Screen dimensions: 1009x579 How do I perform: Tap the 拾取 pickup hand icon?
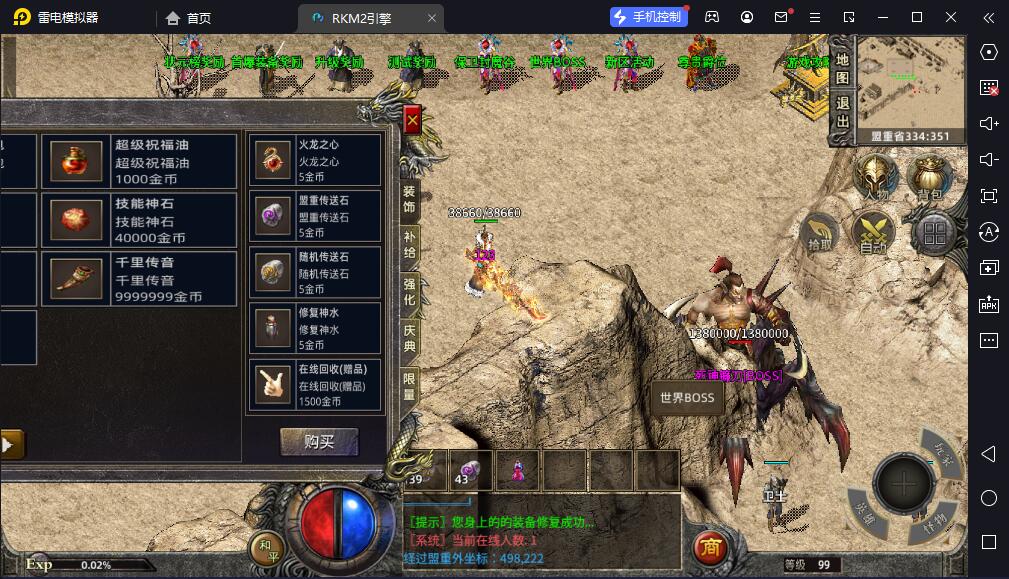(820, 233)
